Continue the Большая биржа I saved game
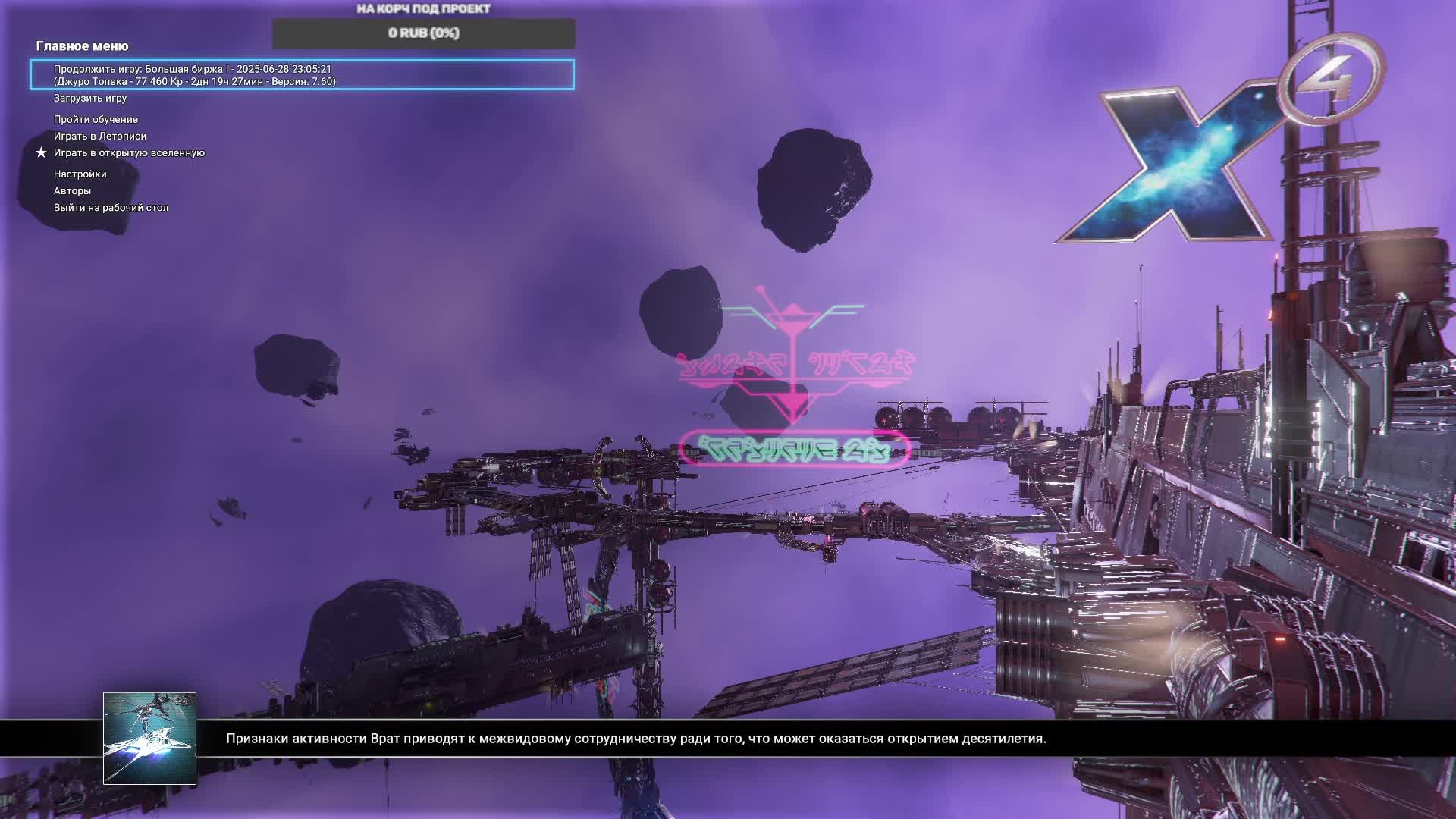This screenshot has width=1456, height=819. point(302,75)
